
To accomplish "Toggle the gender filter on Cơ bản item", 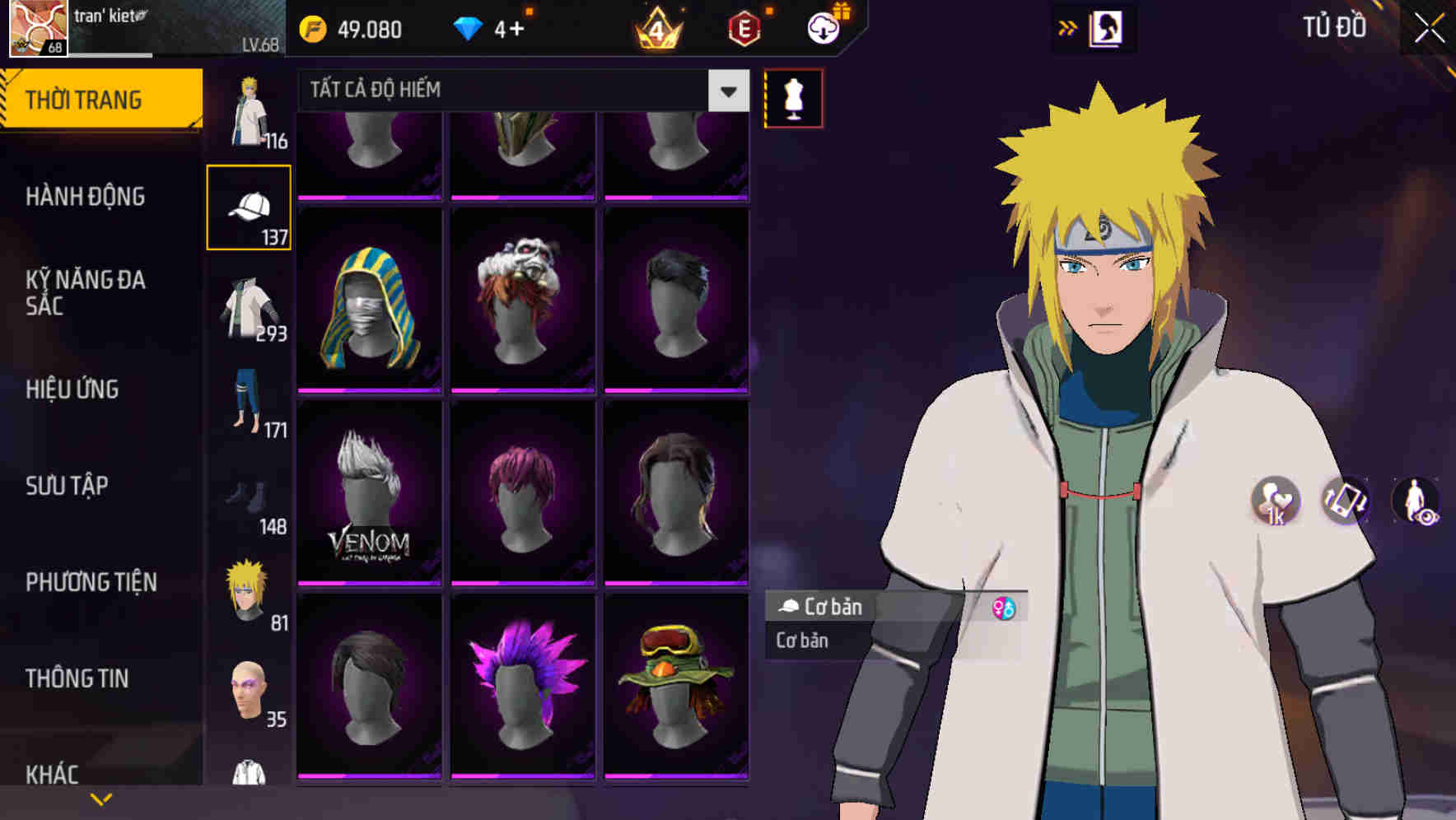I will tap(1004, 608).
